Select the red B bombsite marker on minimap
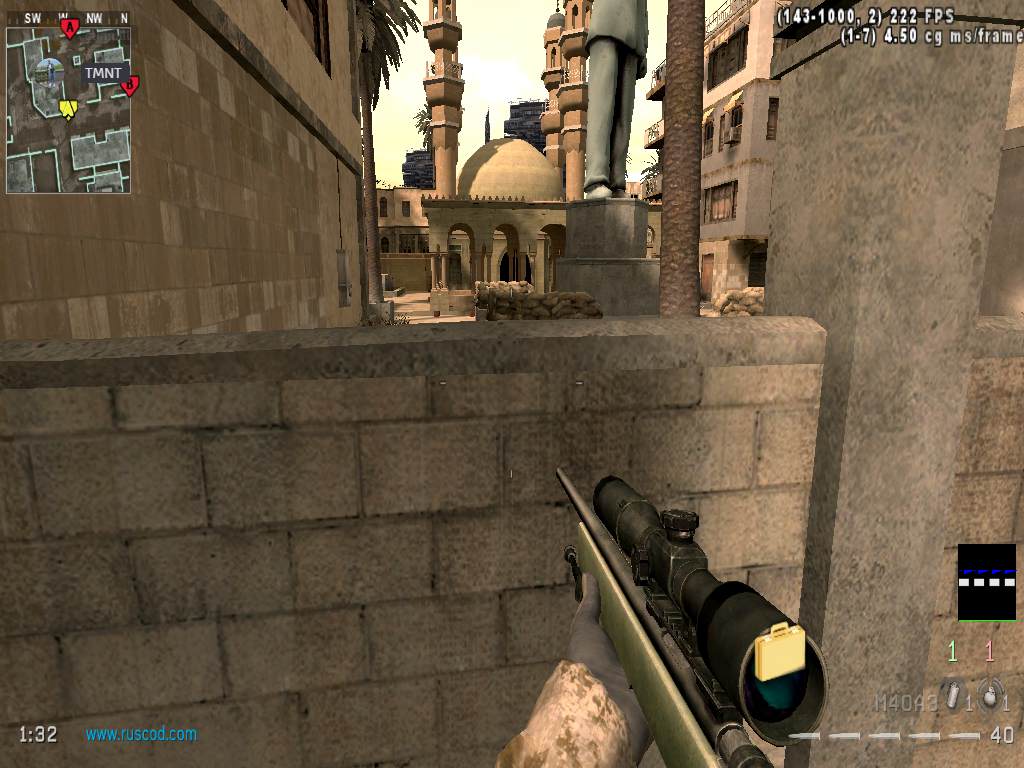Image resolution: width=1024 pixels, height=768 pixels. (x=129, y=86)
